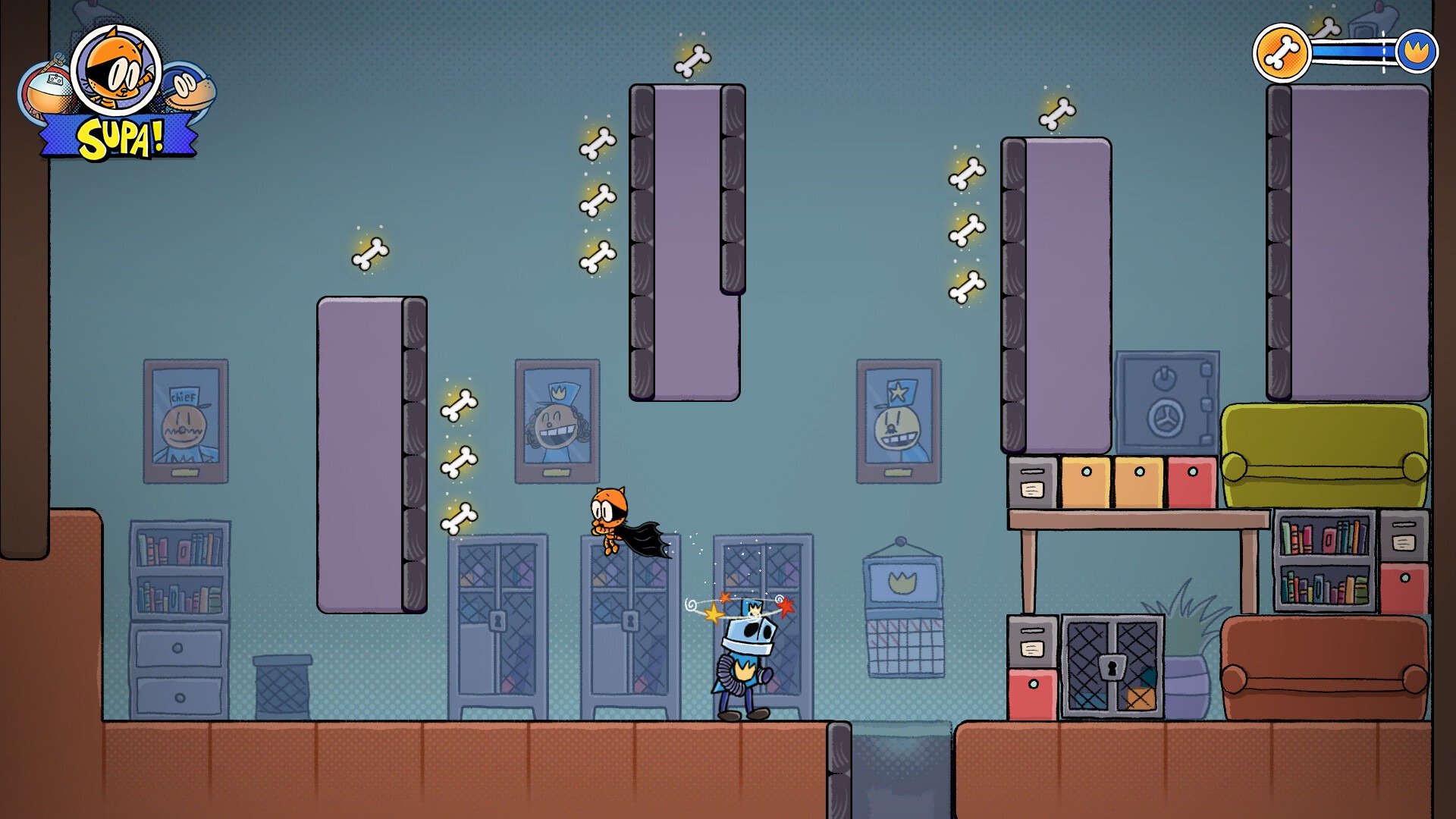Click the blue crown goal icon
This screenshot has height=819, width=1456.
point(1416,52)
